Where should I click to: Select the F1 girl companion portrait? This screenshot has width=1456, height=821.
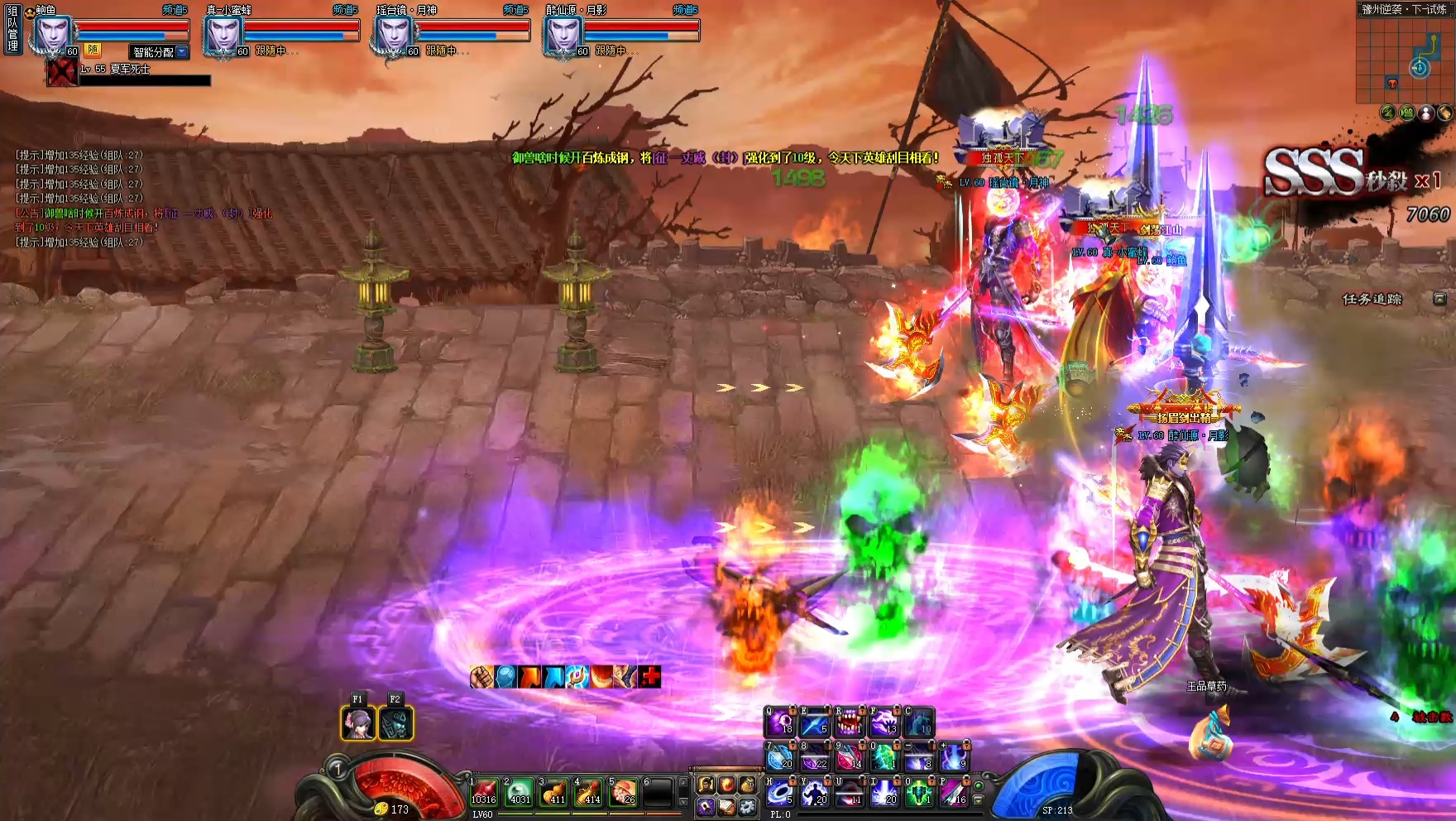coord(358,723)
